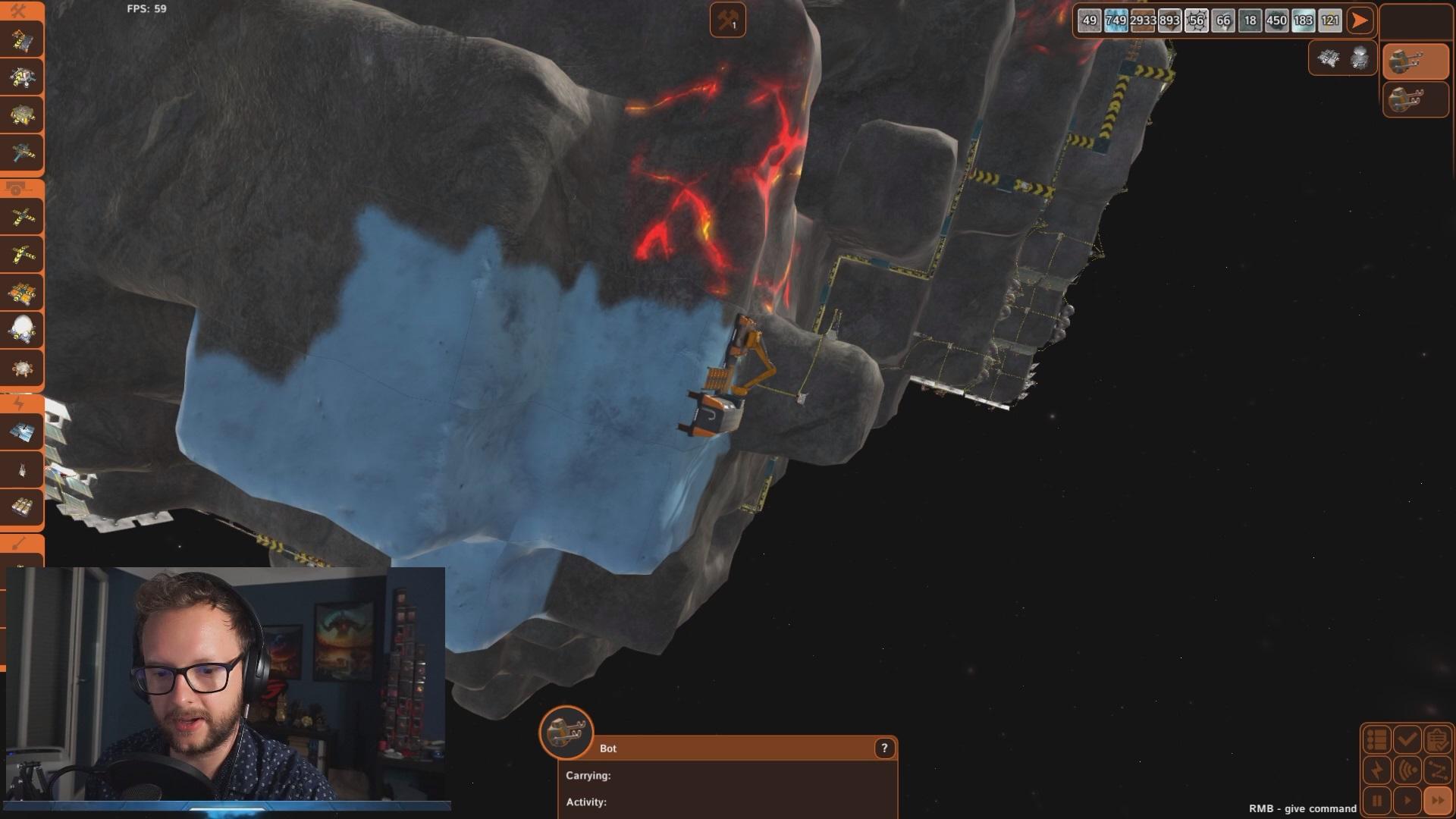Click the ice resource counter showing 749
The width and height of the screenshot is (1456, 819).
(1116, 20)
